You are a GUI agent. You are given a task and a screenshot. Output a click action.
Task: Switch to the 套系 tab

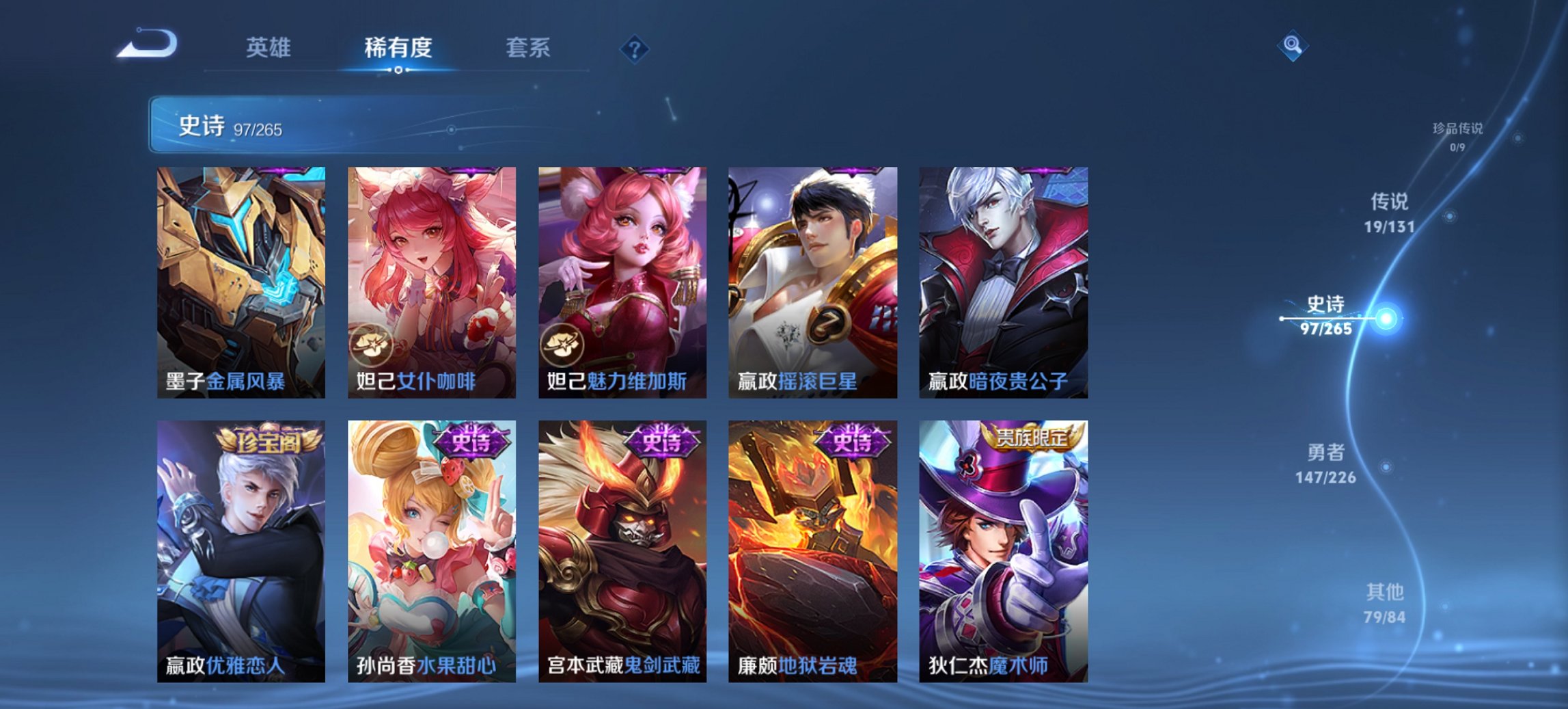pos(527,48)
